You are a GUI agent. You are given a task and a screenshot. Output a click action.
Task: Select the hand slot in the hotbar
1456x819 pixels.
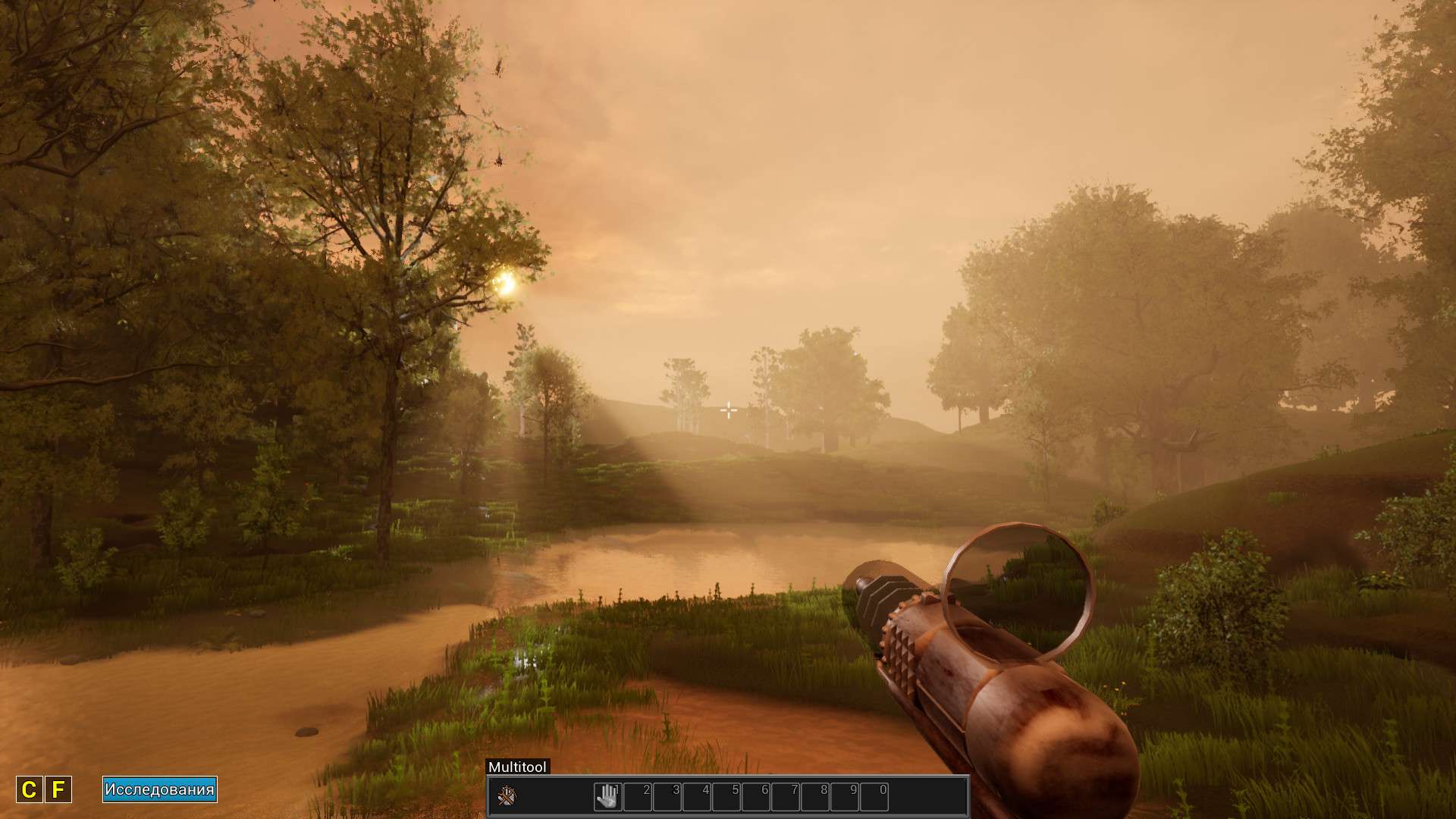point(607,796)
